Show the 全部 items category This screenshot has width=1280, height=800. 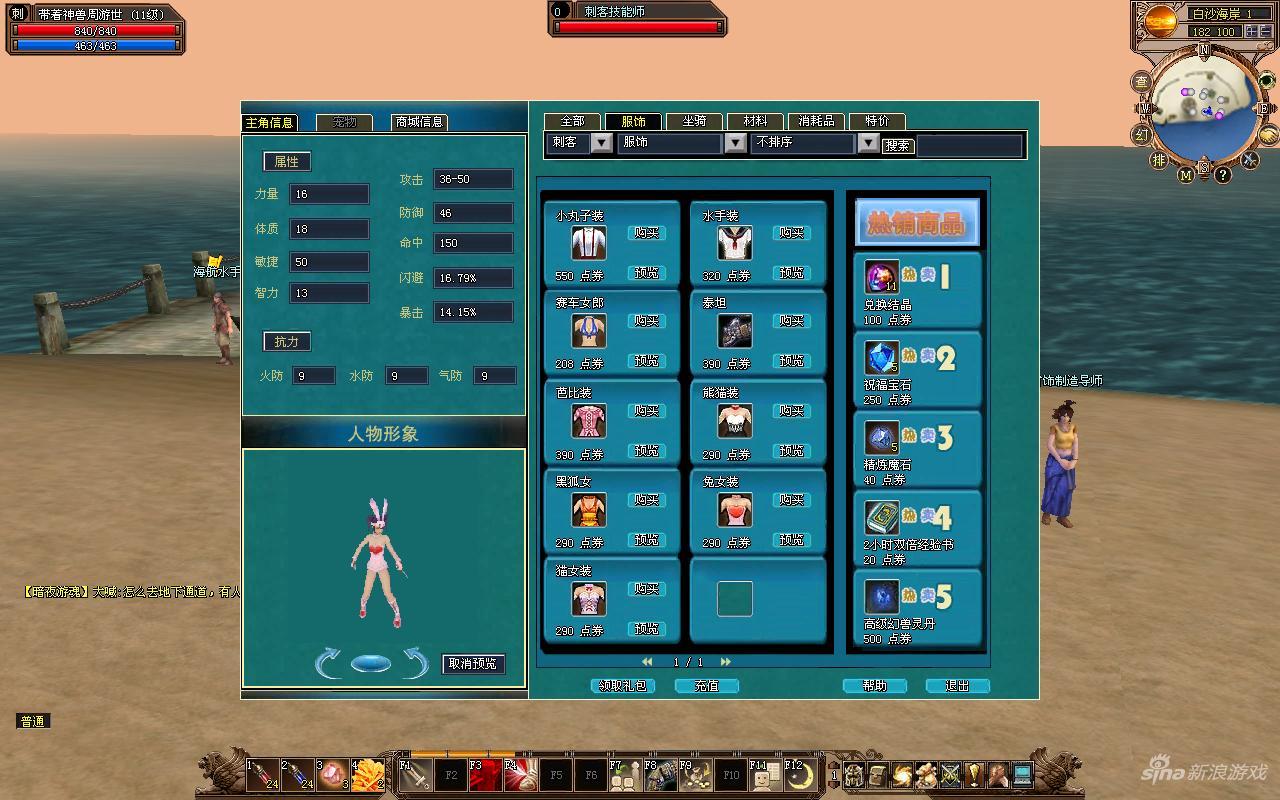(x=572, y=121)
